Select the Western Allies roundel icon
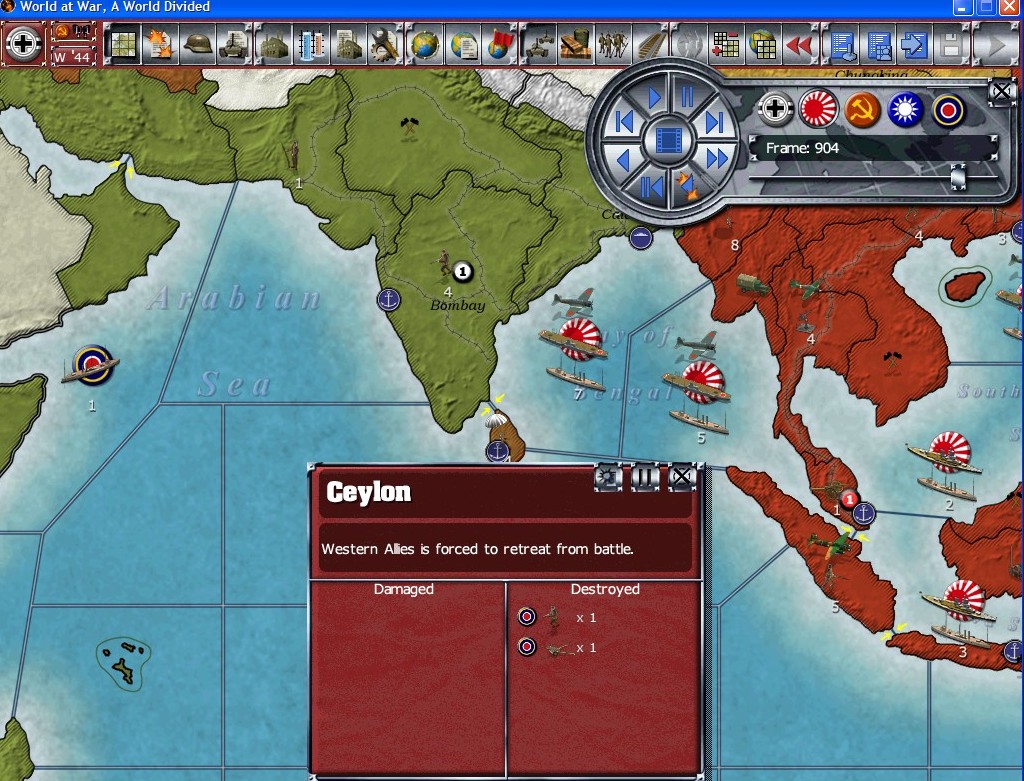Screen dimensions: 1024x781 pyautogui.click(x=948, y=110)
